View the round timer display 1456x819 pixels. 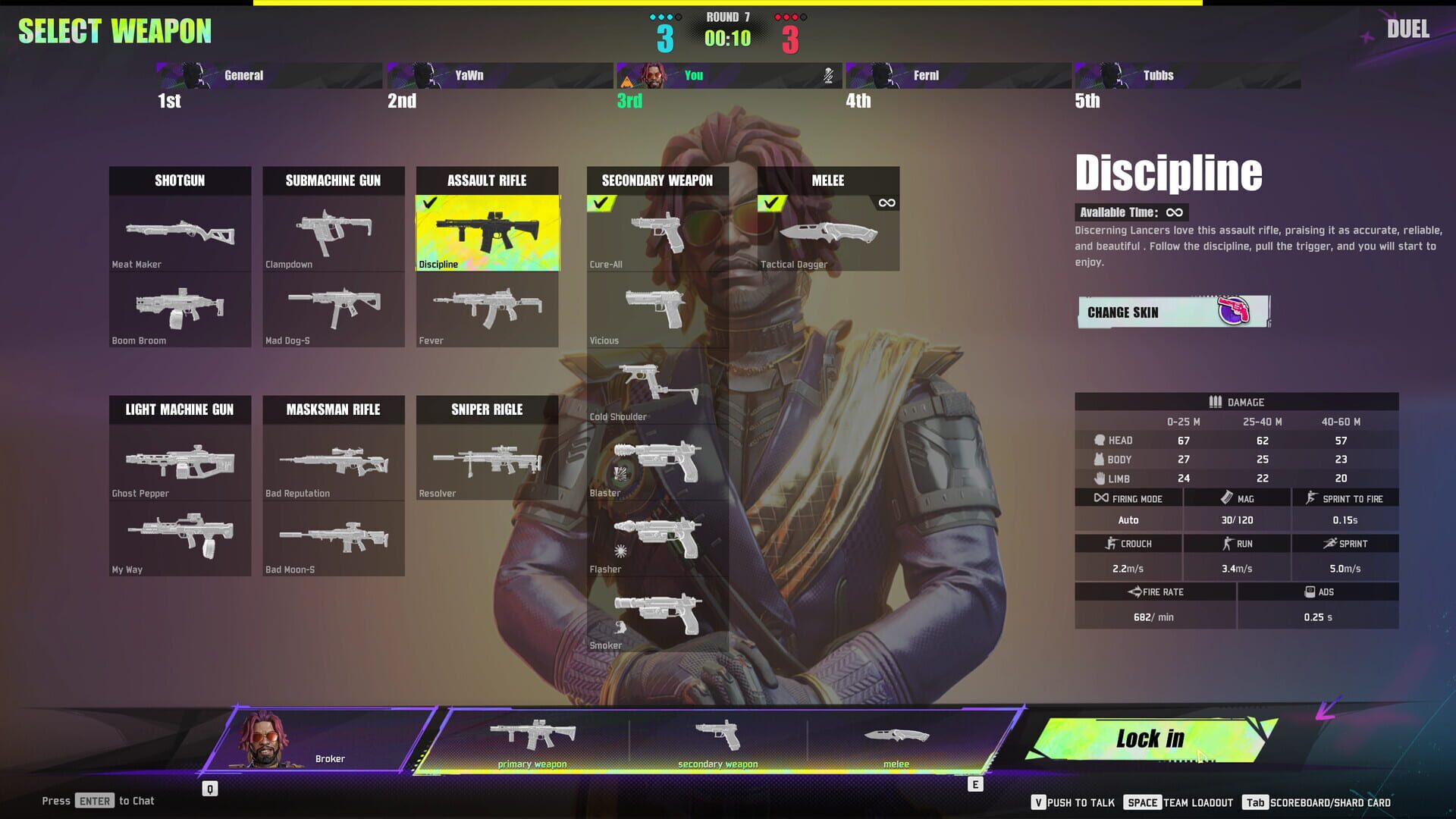point(726,37)
